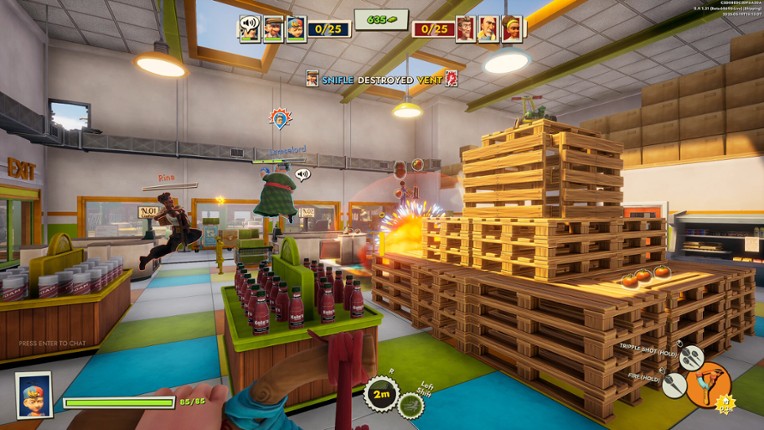764x430 pixels.
Task: Click the single-shot Fire ability icon
Action: (674, 384)
